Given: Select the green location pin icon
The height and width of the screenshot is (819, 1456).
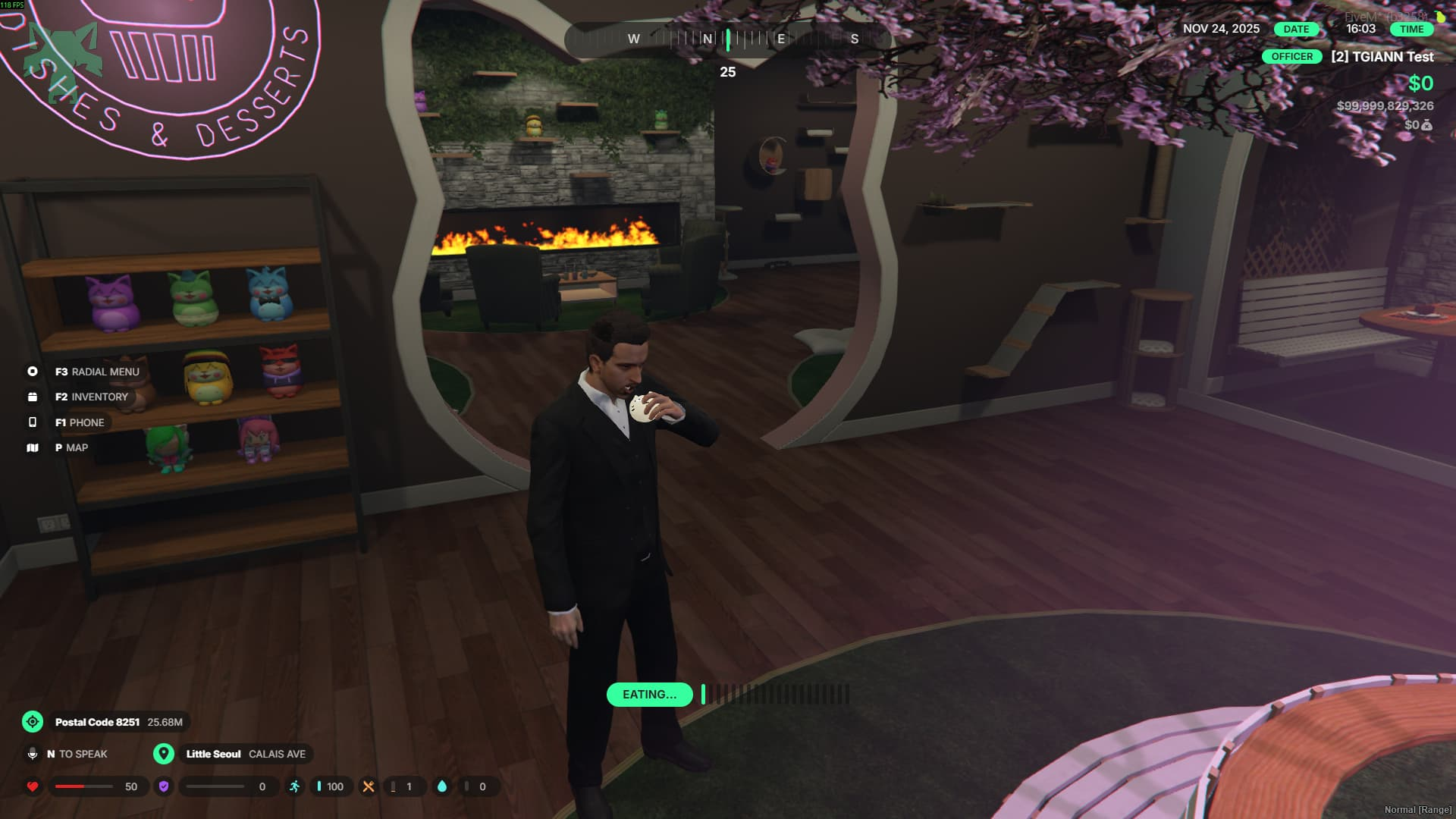Looking at the screenshot, I should click(164, 754).
